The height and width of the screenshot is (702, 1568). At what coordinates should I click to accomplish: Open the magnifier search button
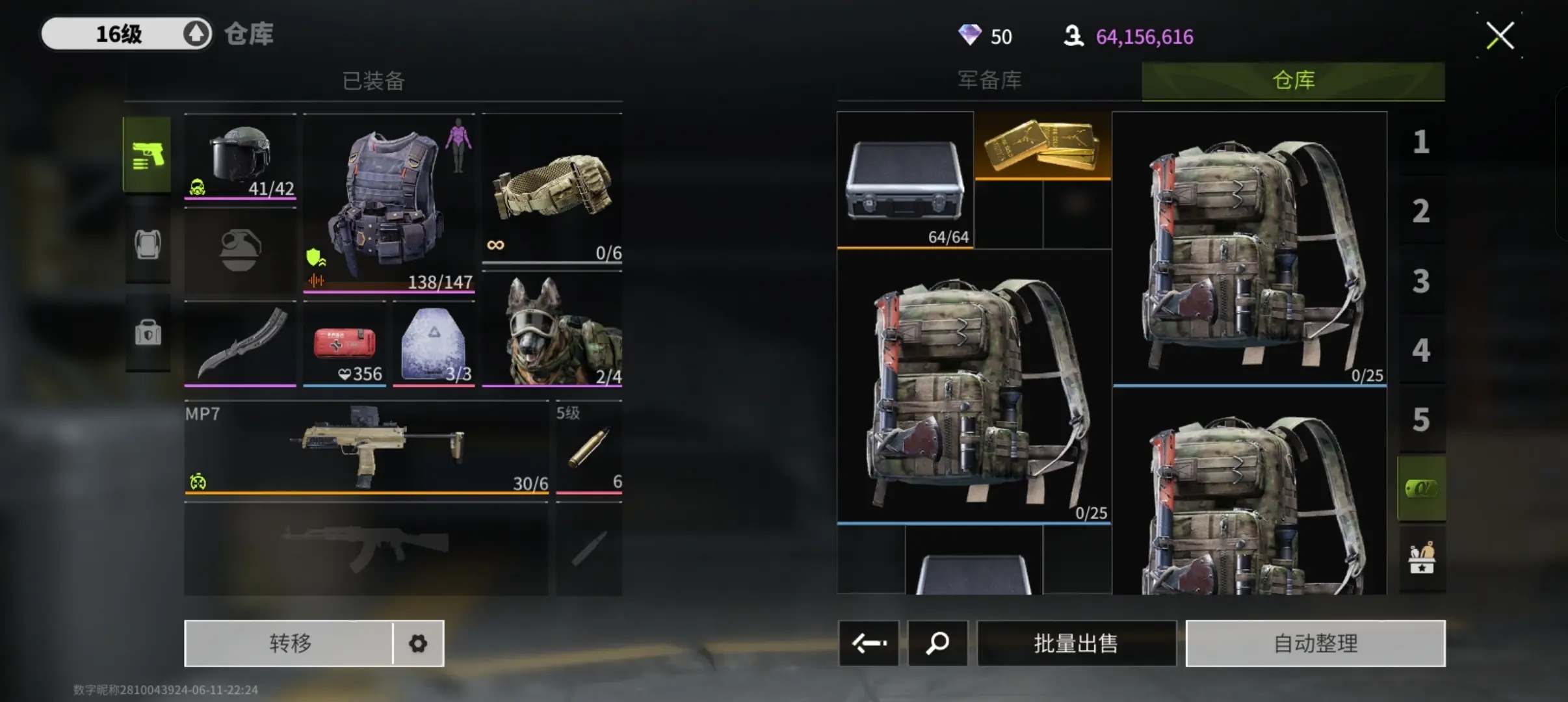[x=937, y=643]
